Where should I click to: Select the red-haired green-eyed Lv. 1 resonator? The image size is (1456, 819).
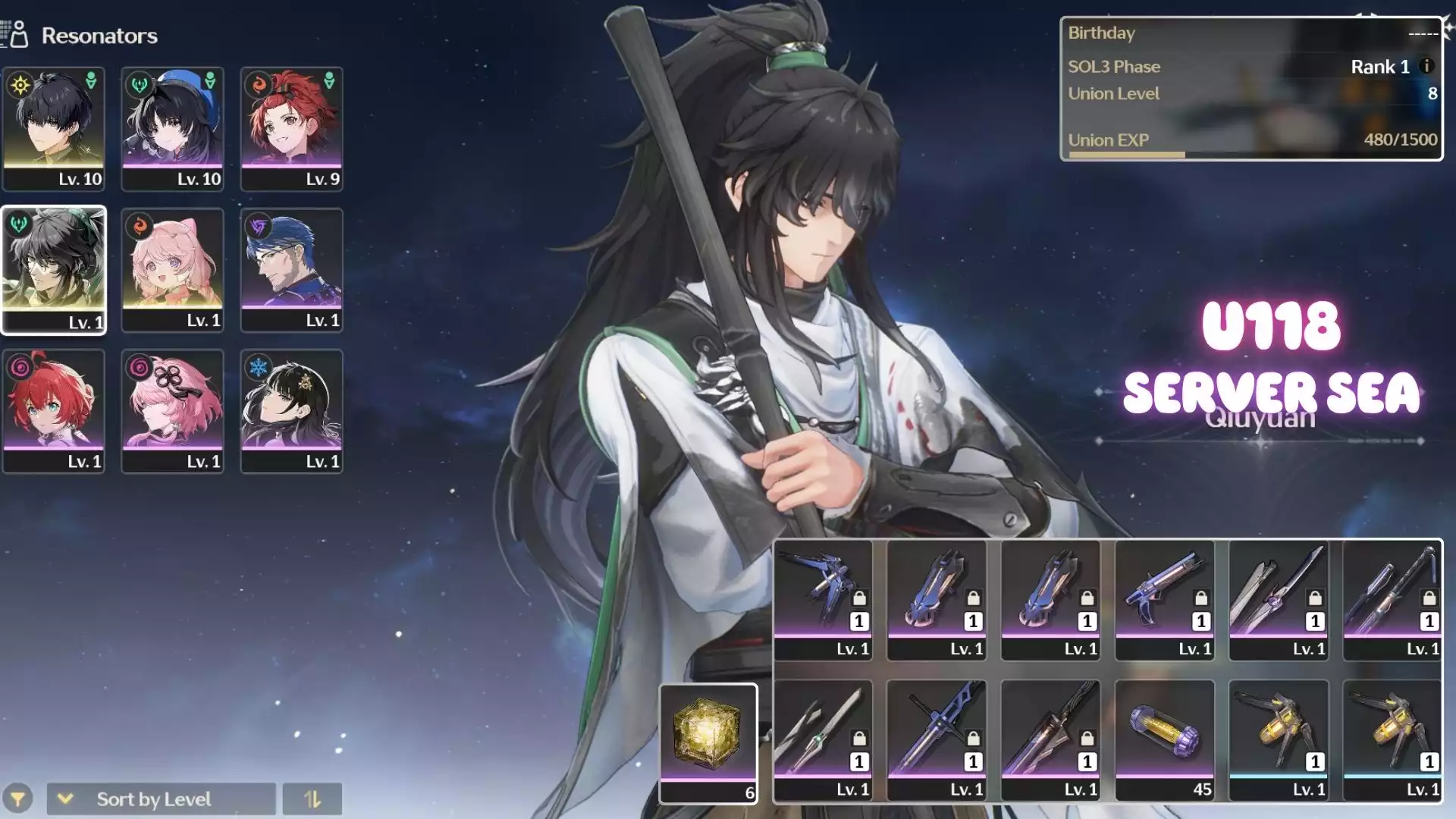53,411
